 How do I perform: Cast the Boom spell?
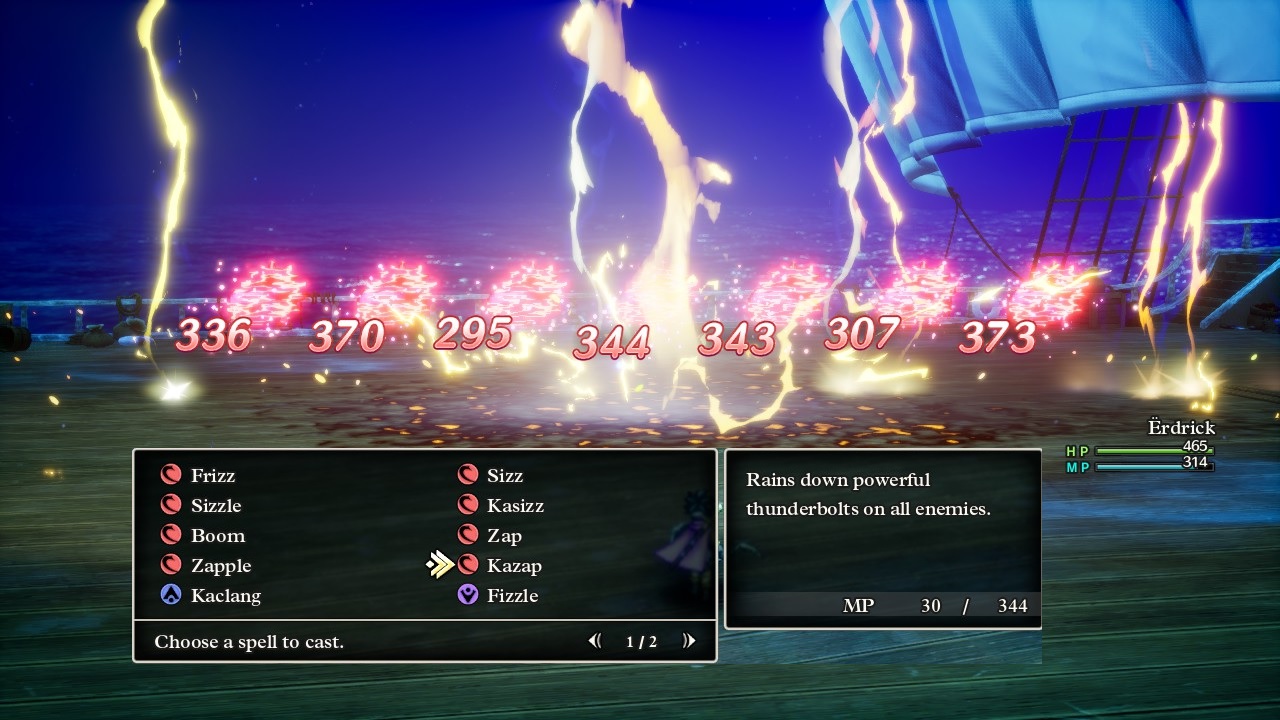pos(217,536)
